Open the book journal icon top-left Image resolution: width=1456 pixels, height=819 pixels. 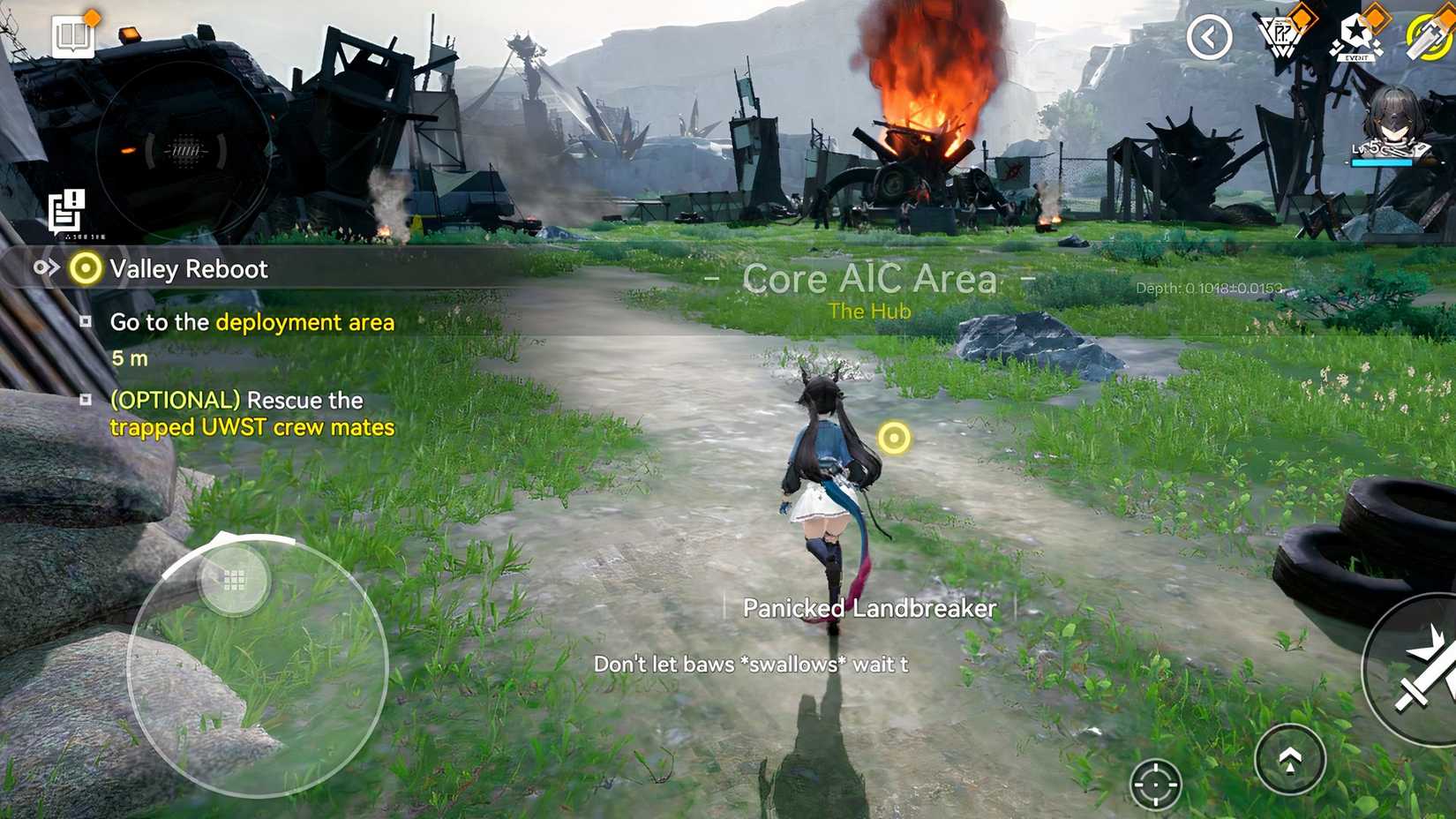(x=73, y=37)
